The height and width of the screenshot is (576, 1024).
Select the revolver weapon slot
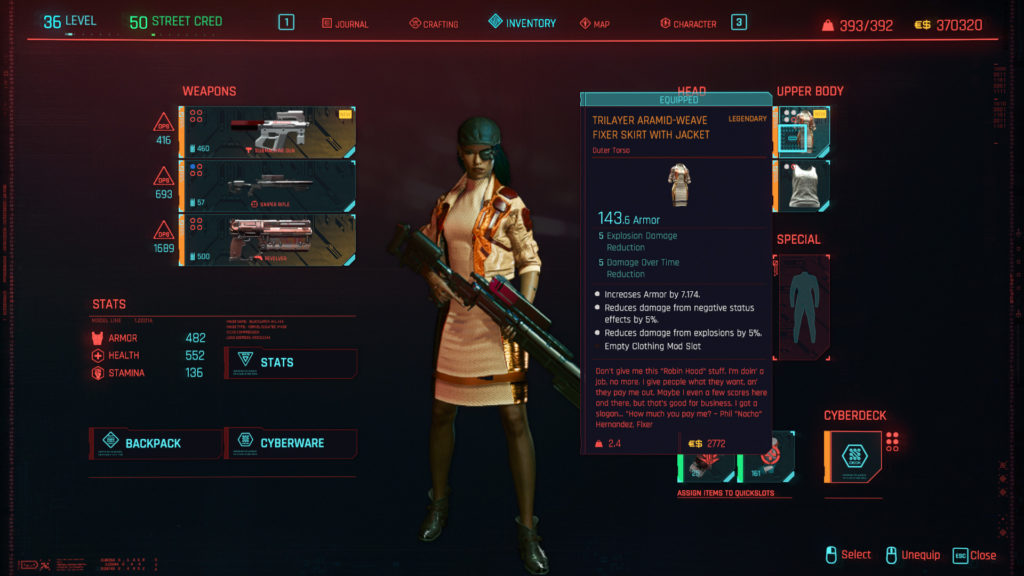point(267,240)
